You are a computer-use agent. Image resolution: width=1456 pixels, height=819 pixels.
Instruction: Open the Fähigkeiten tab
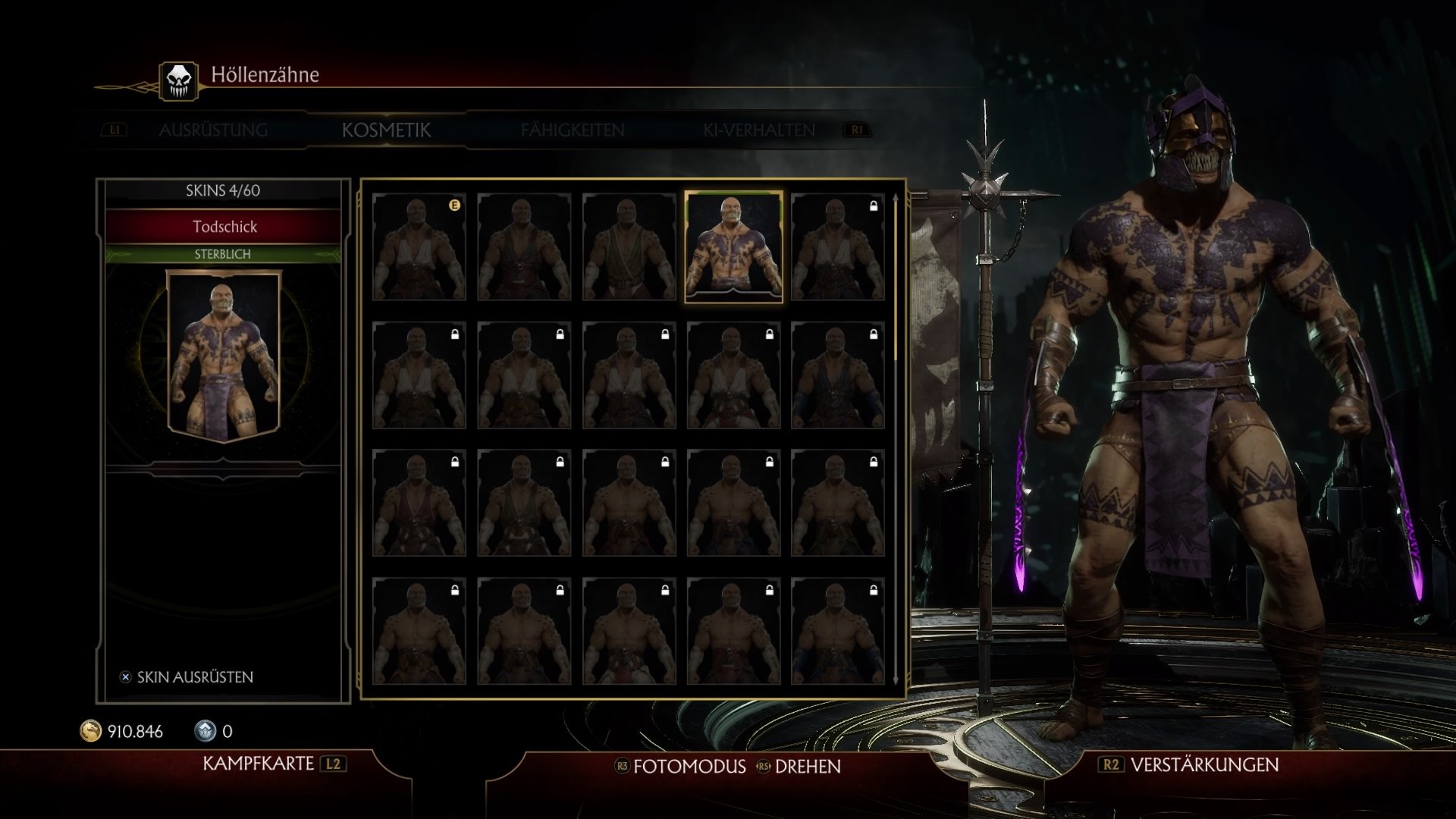pos(571,130)
